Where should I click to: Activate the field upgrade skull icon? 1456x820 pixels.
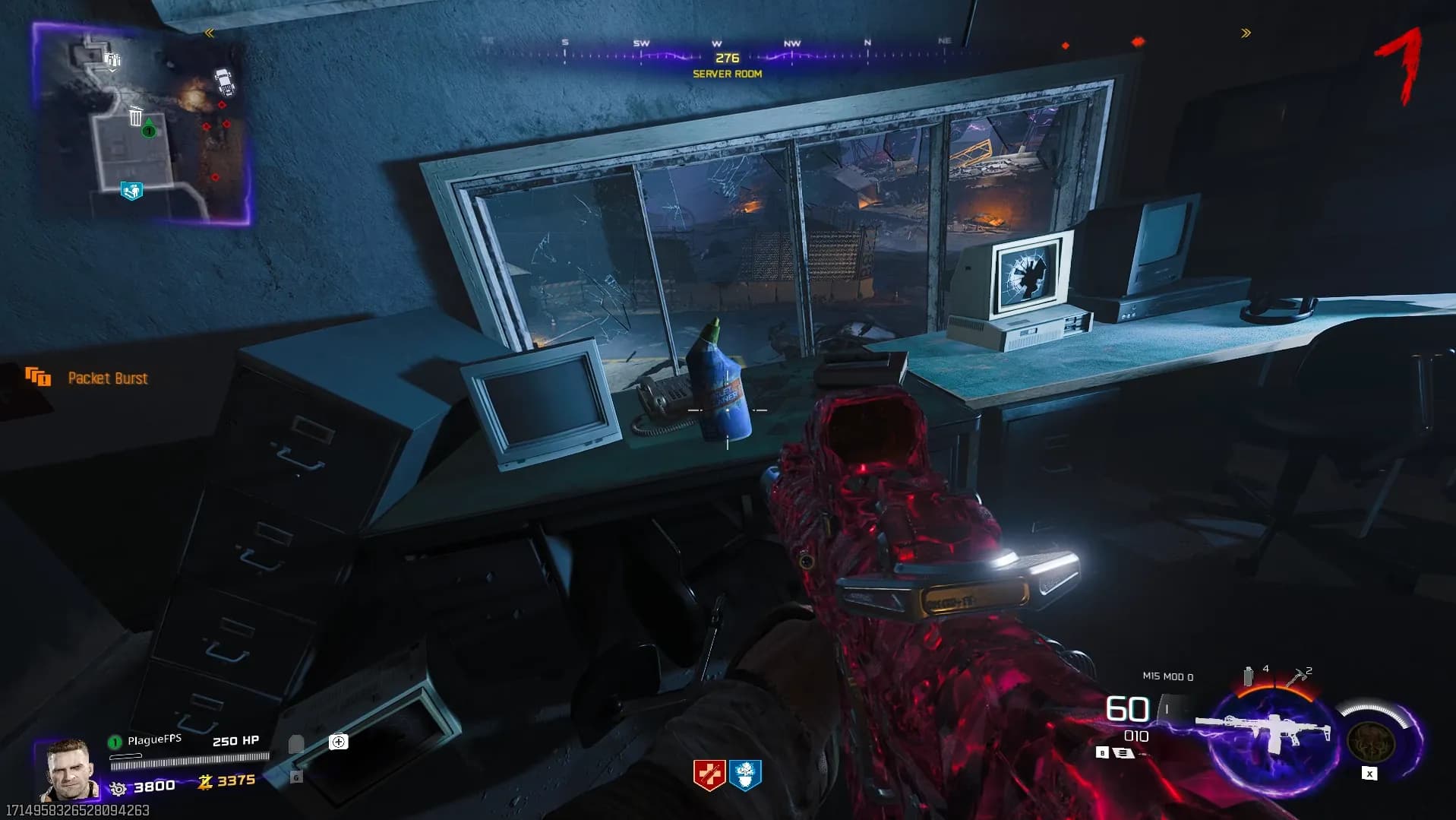(x=1370, y=738)
